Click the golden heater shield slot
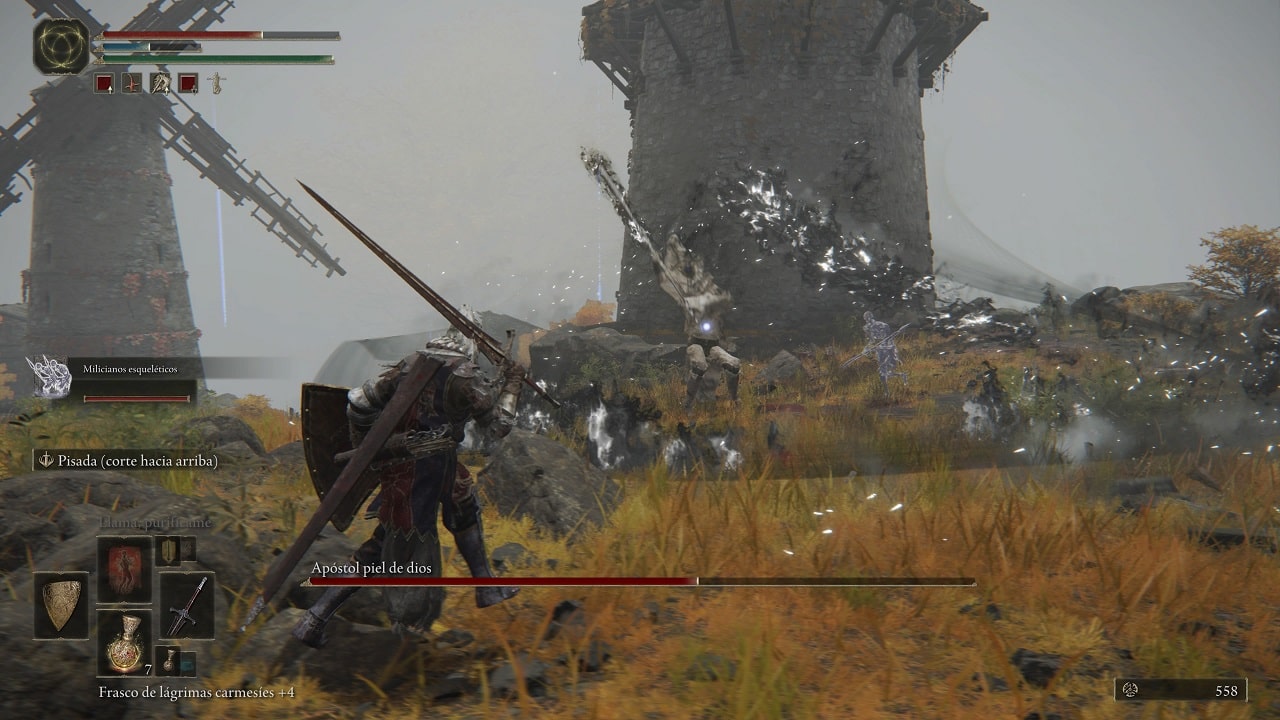The height and width of the screenshot is (720, 1280). coord(61,606)
